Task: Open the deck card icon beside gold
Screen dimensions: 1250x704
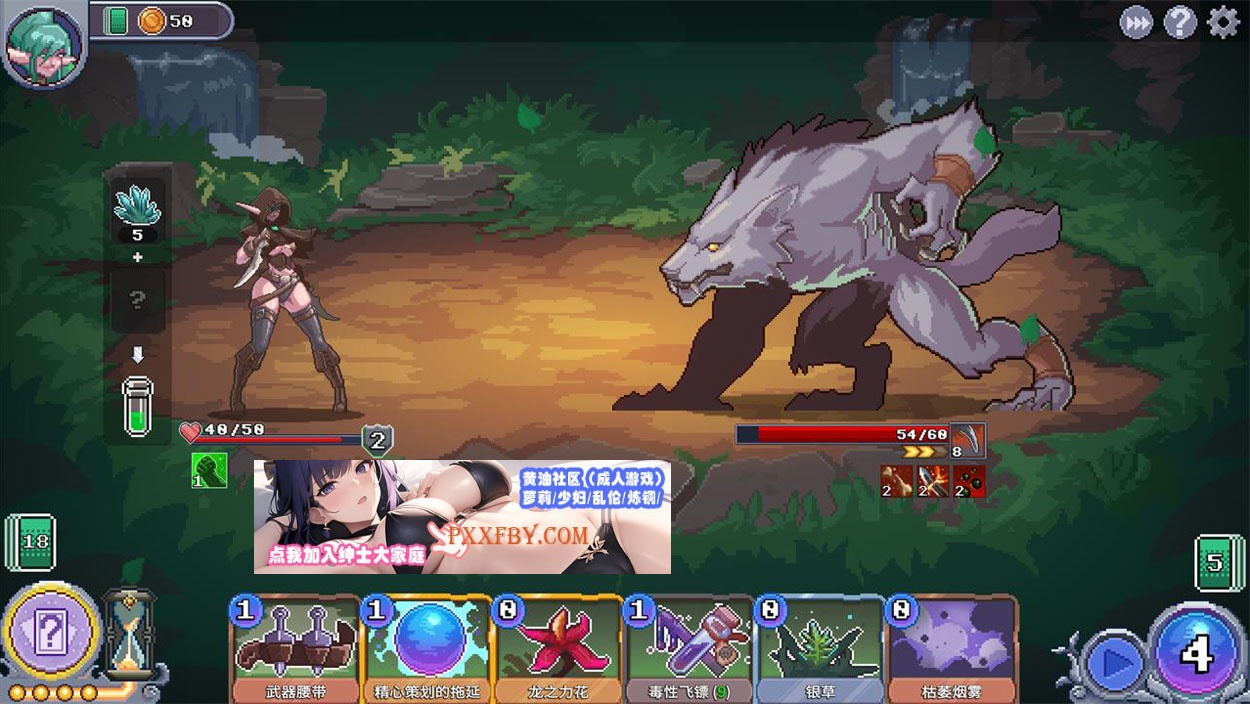Action: point(116,21)
